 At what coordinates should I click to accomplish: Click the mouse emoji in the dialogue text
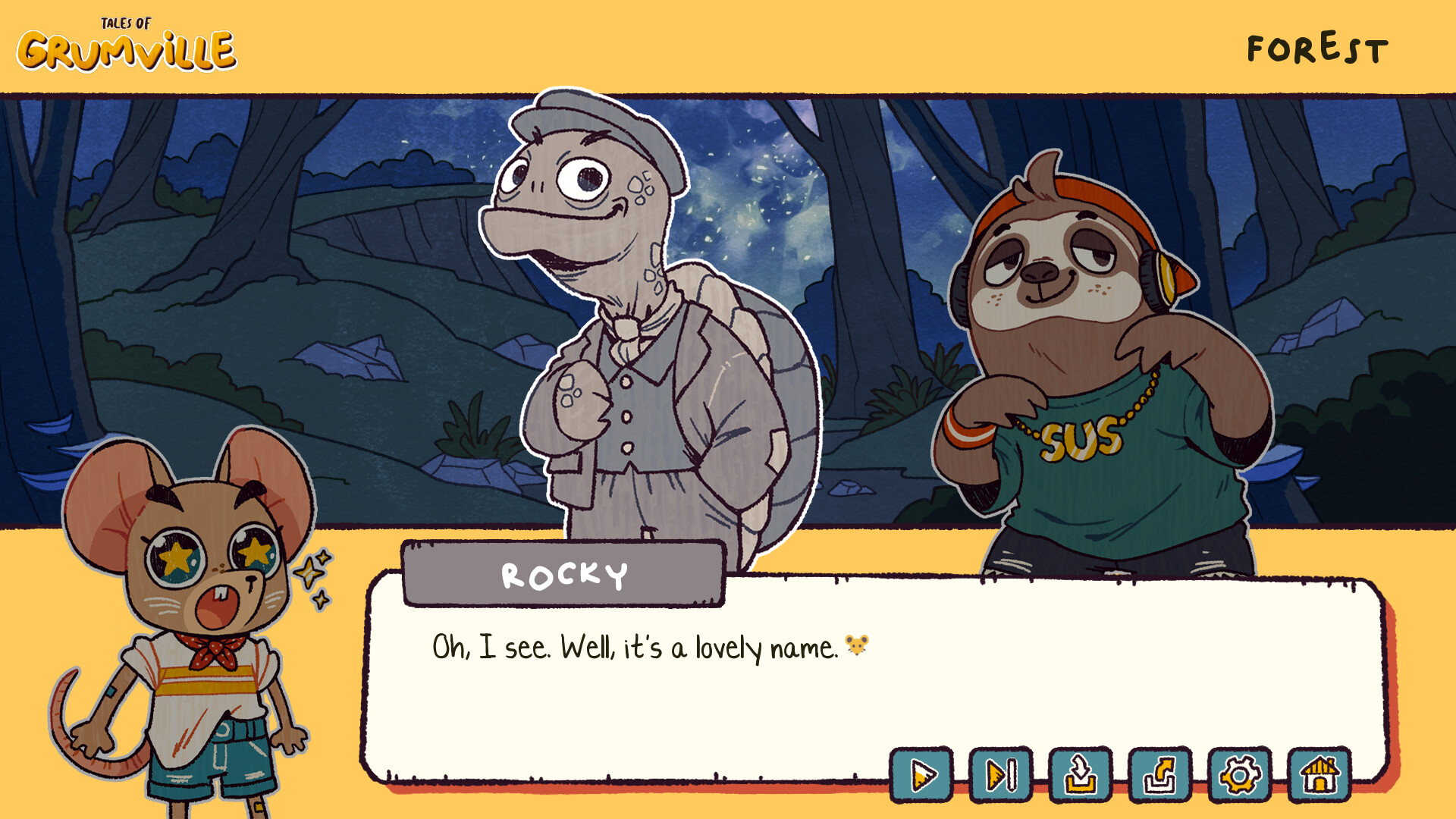point(855,645)
